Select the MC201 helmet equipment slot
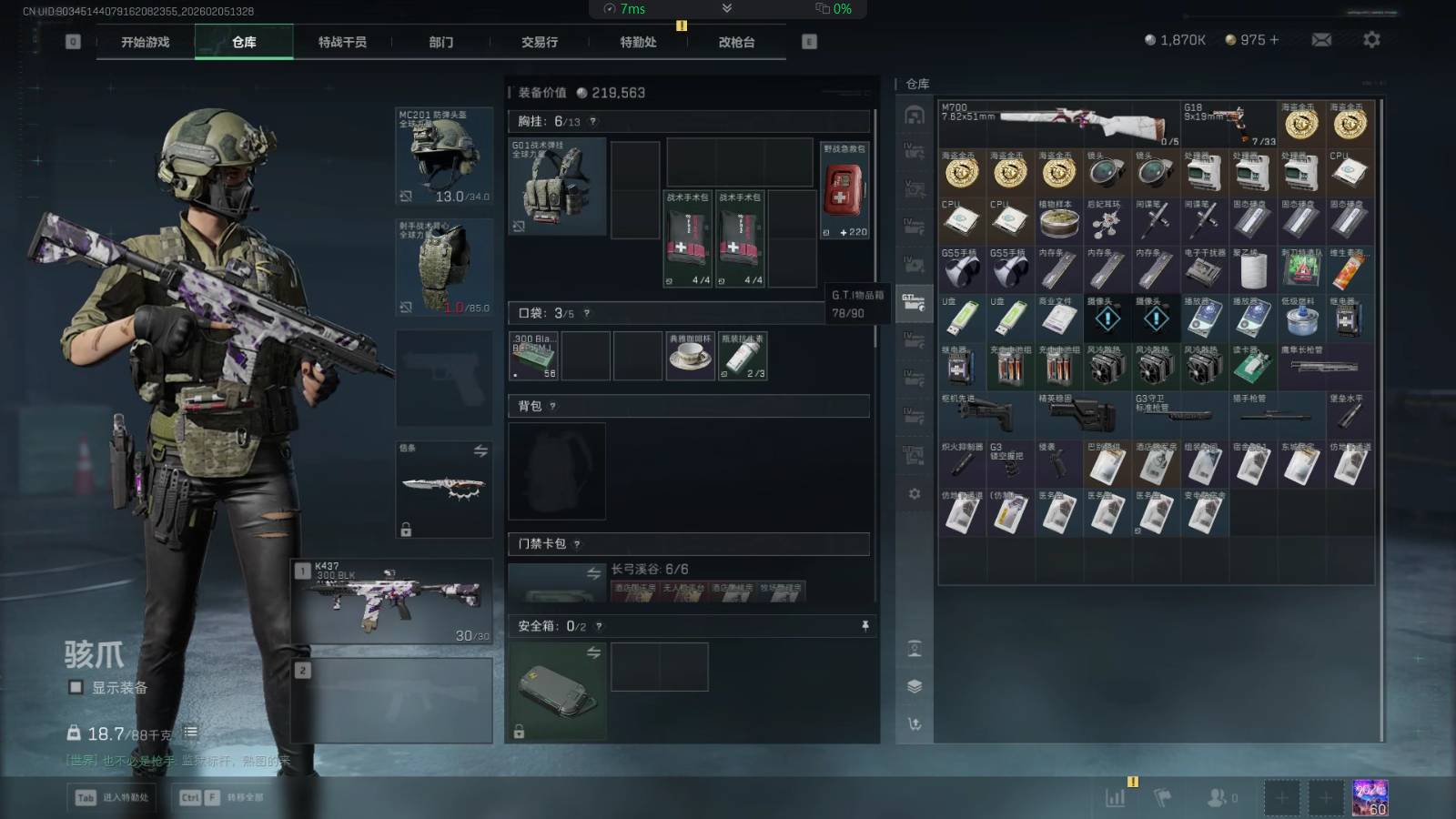This screenshot has width=1456, height=819. coord(444,157)
